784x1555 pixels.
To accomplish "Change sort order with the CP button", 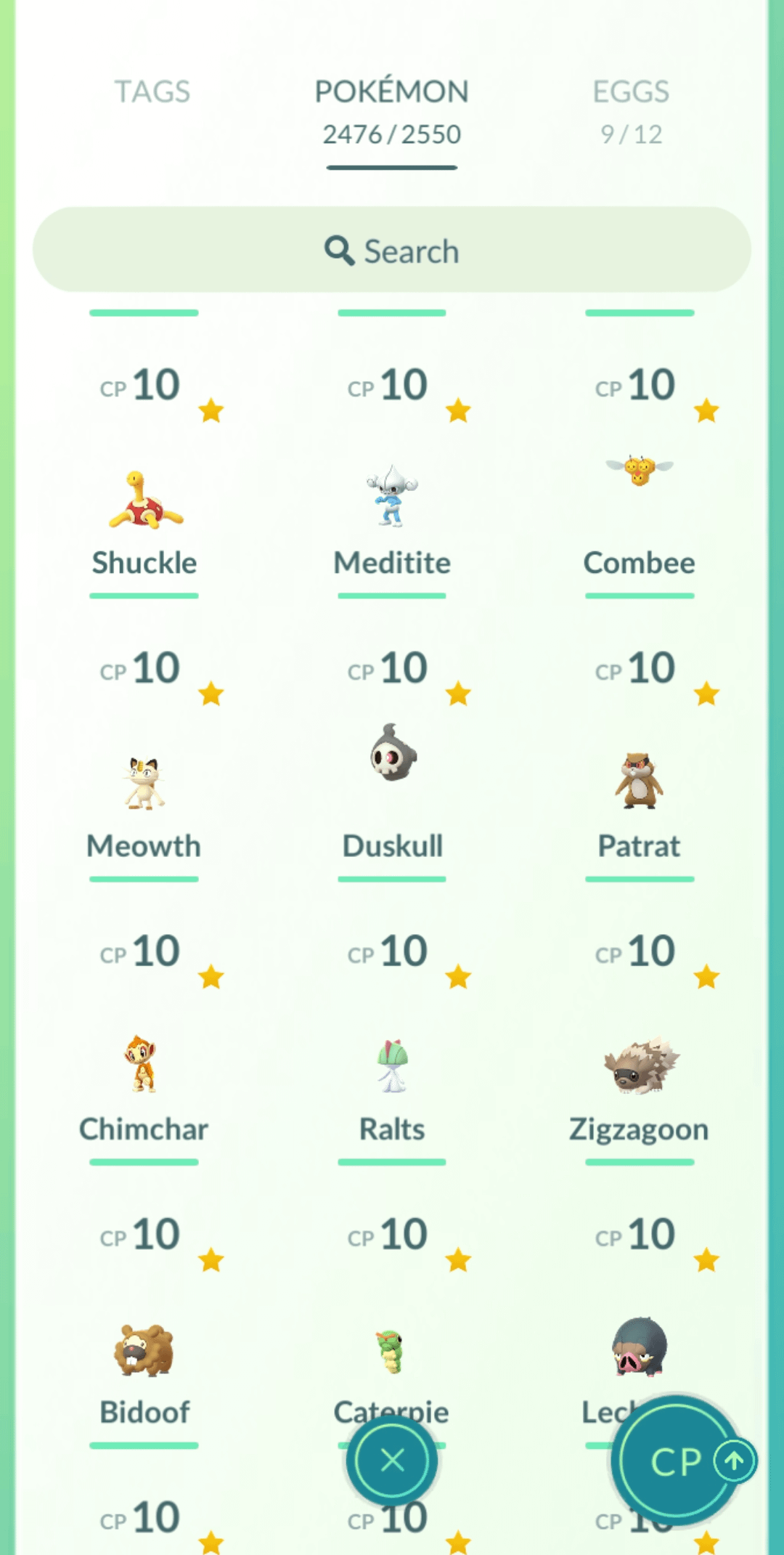I will tap(675, 1460).
